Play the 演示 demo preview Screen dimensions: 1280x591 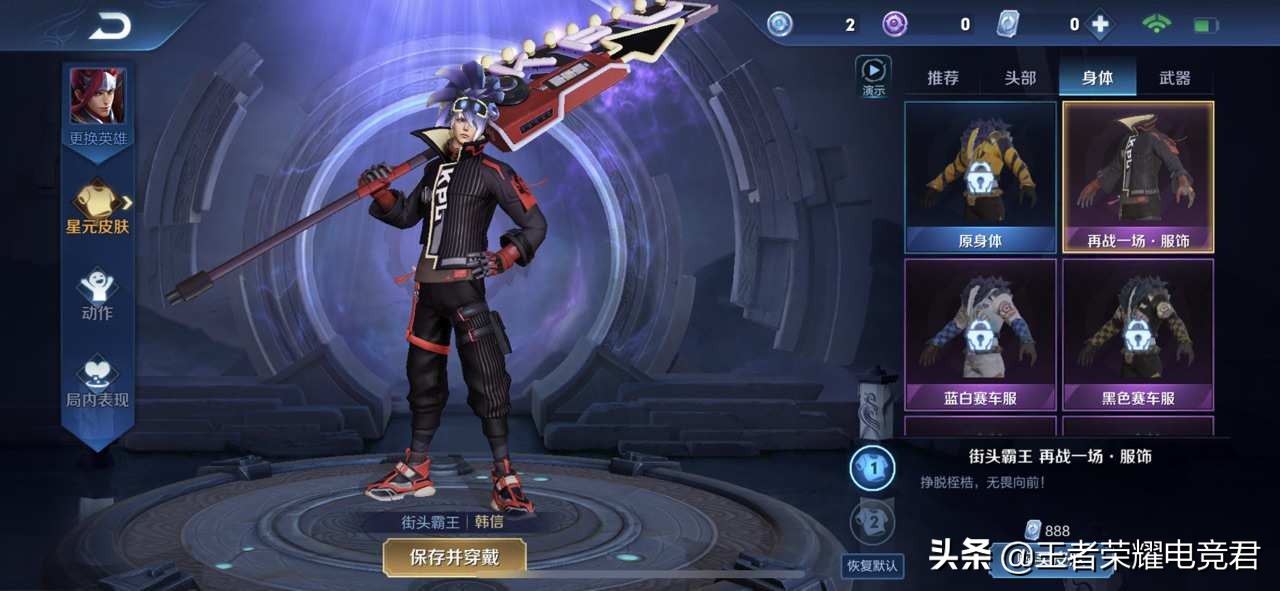click(874, 76)
